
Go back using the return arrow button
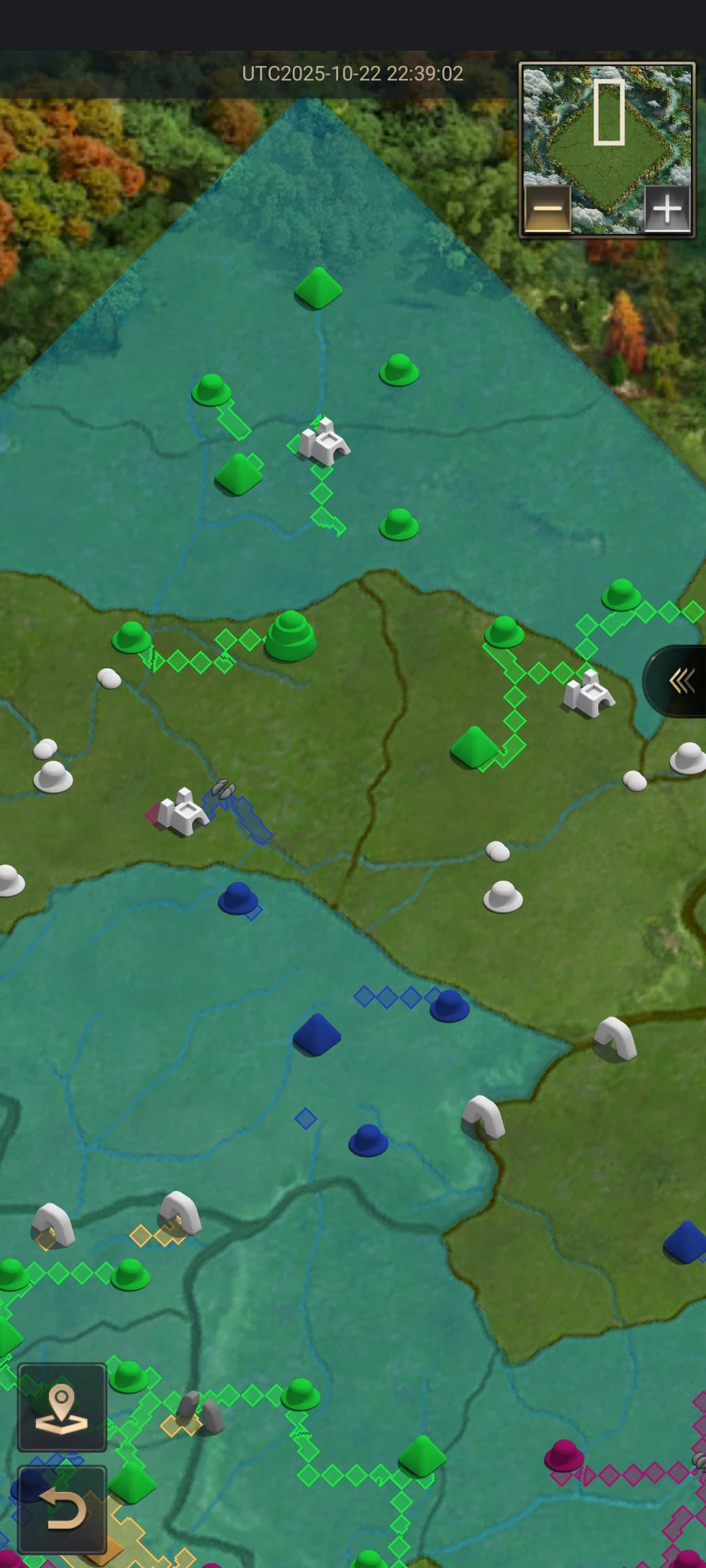tap(62, 1509)
